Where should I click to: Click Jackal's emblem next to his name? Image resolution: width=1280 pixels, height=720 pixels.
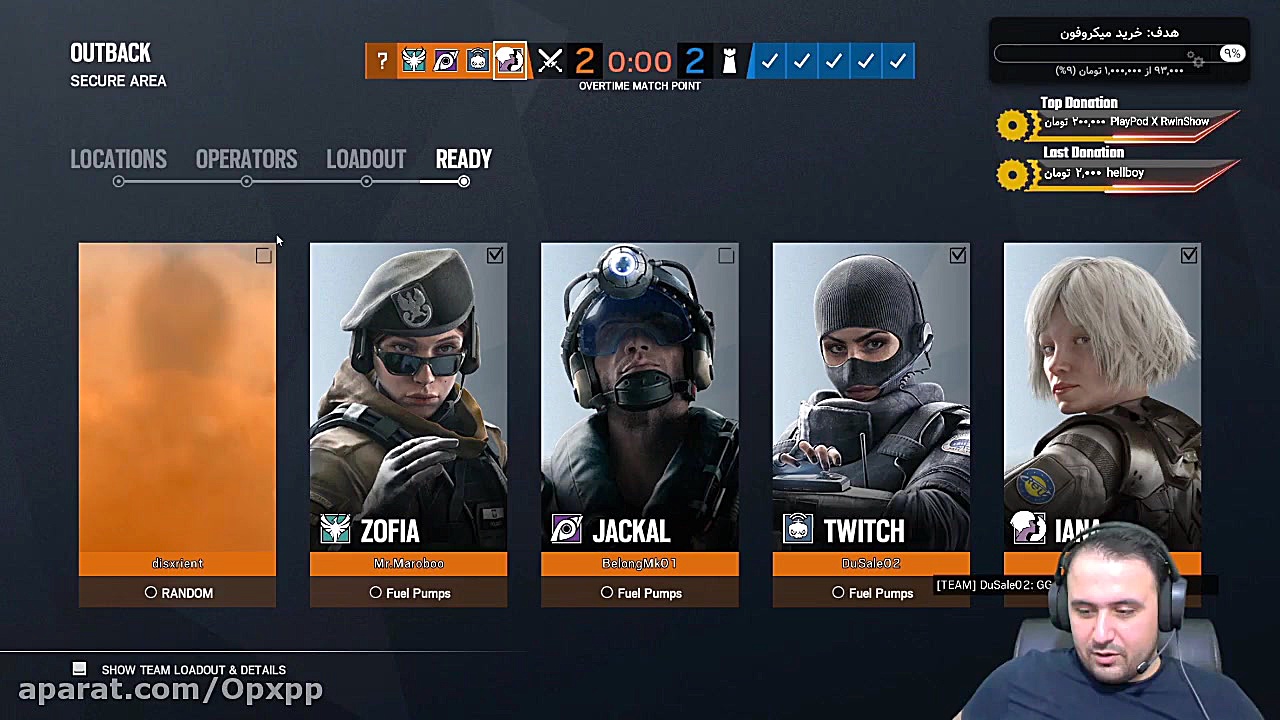tap(566, 530)
